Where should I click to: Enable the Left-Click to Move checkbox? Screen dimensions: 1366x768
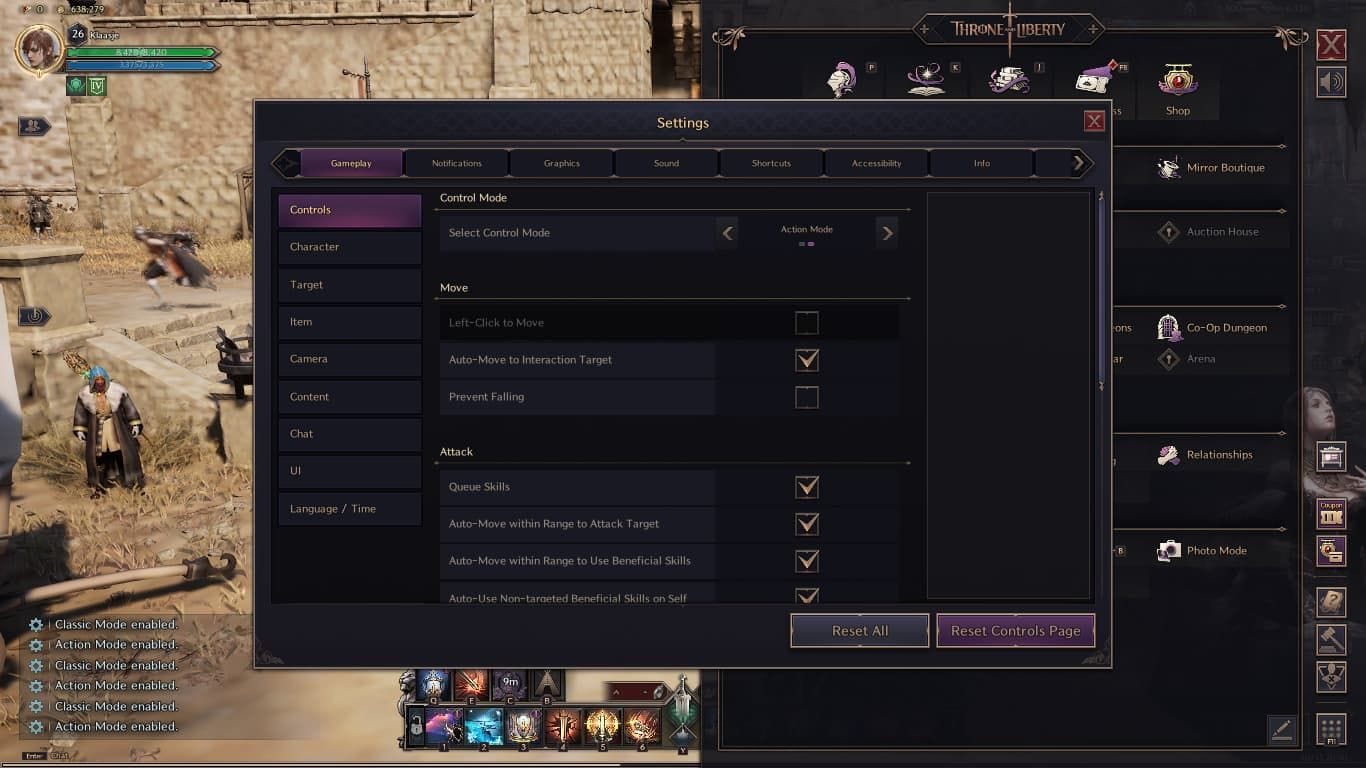(x=807, y=322)
